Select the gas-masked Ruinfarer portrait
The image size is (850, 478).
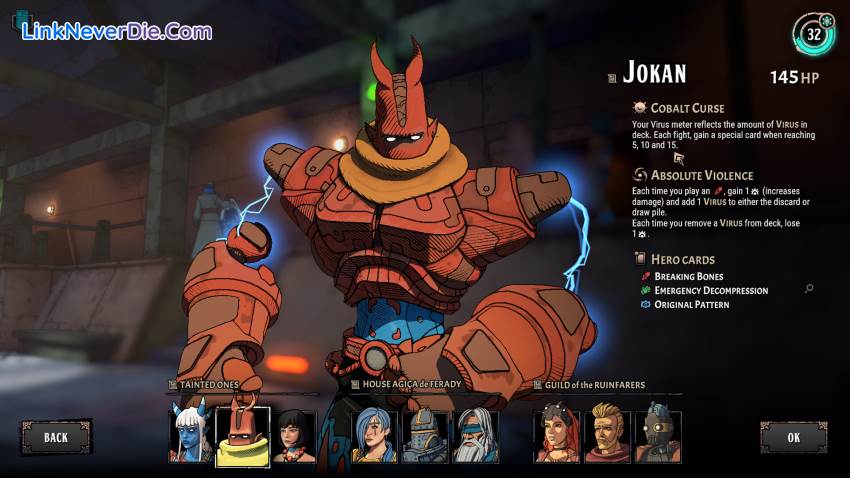pyautogui.click(x=656, y=434)
